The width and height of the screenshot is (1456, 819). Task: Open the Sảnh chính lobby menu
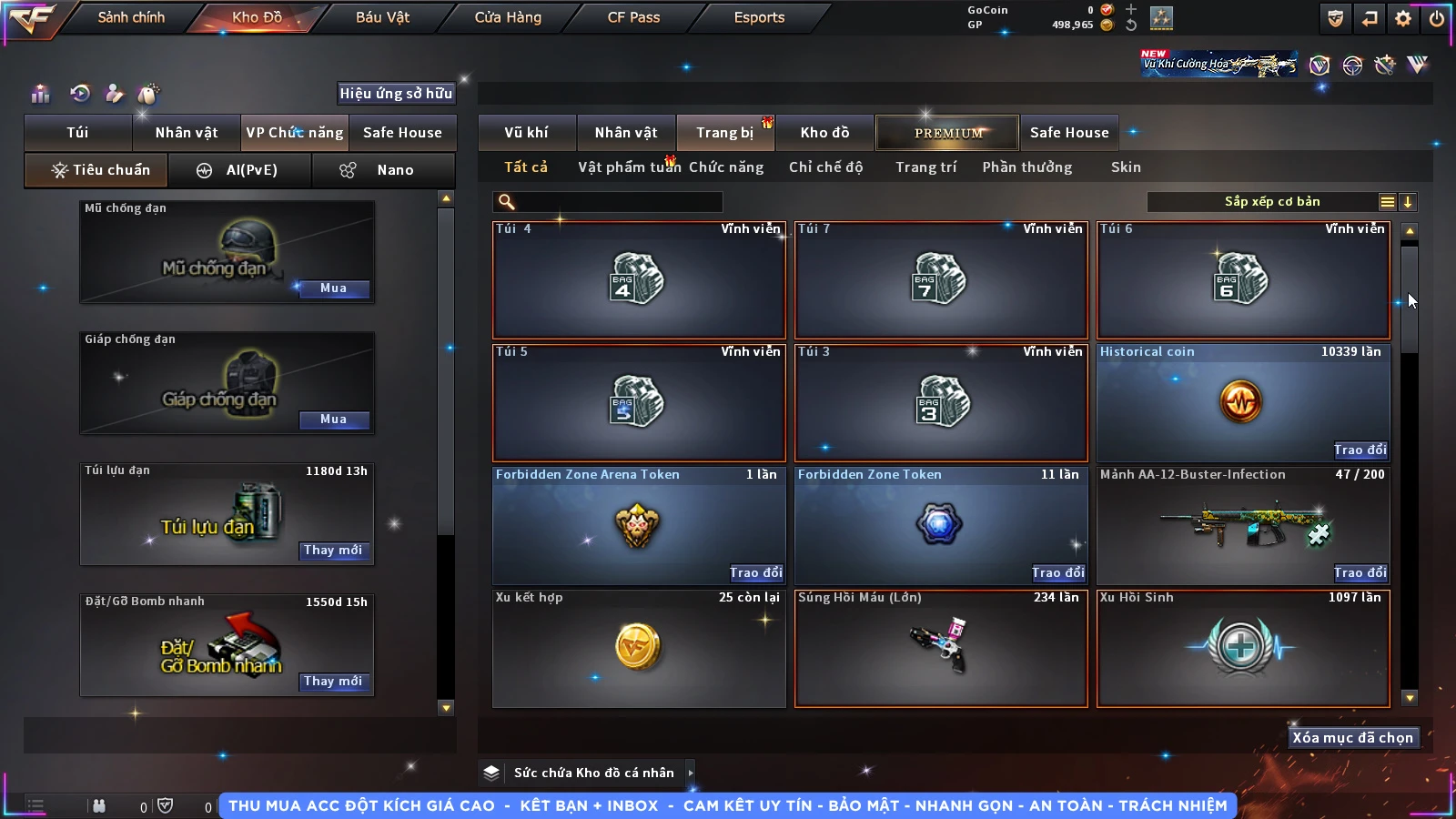coord(131,17)
